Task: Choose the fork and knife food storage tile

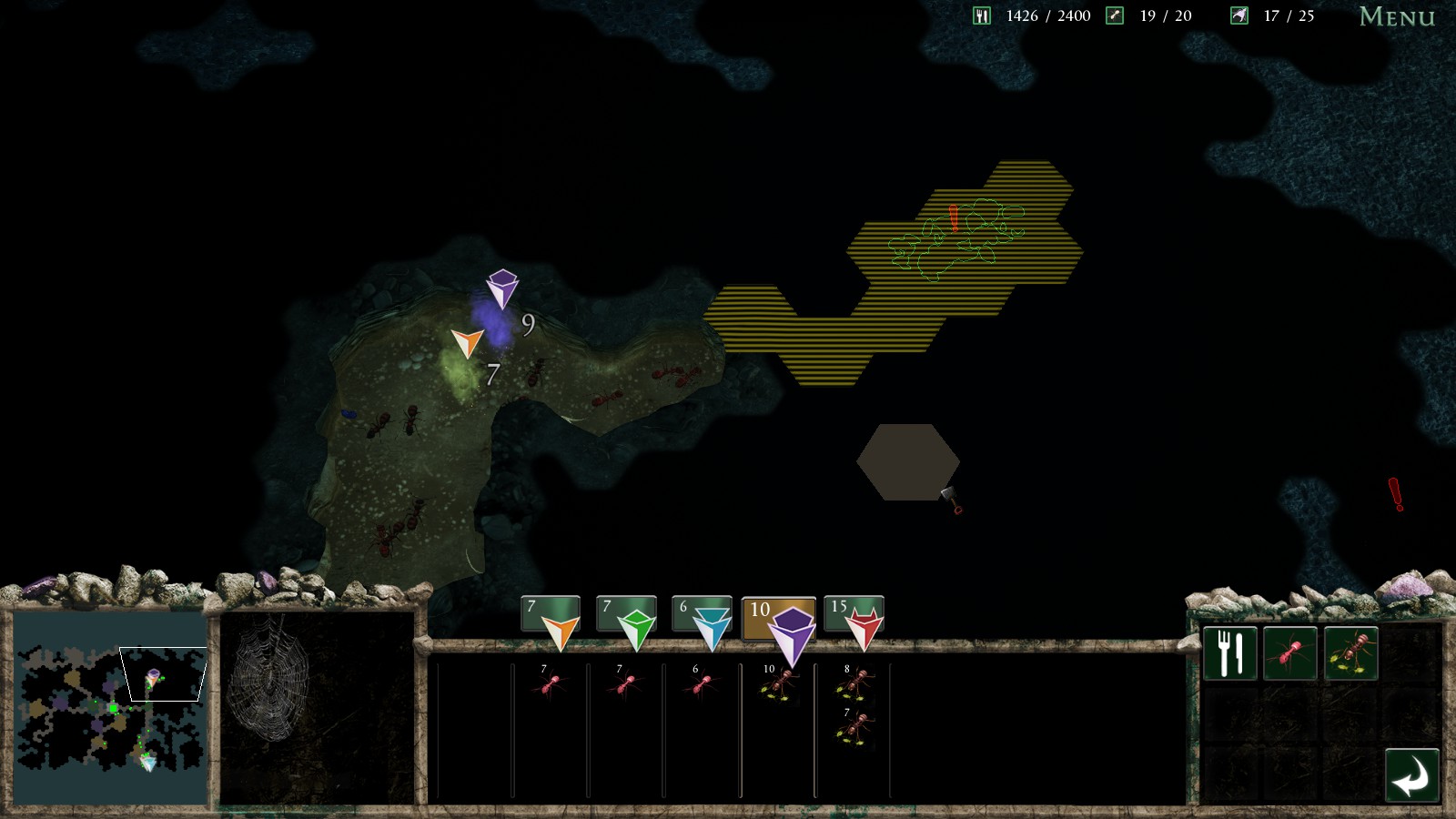Action: click(1229, 653)
